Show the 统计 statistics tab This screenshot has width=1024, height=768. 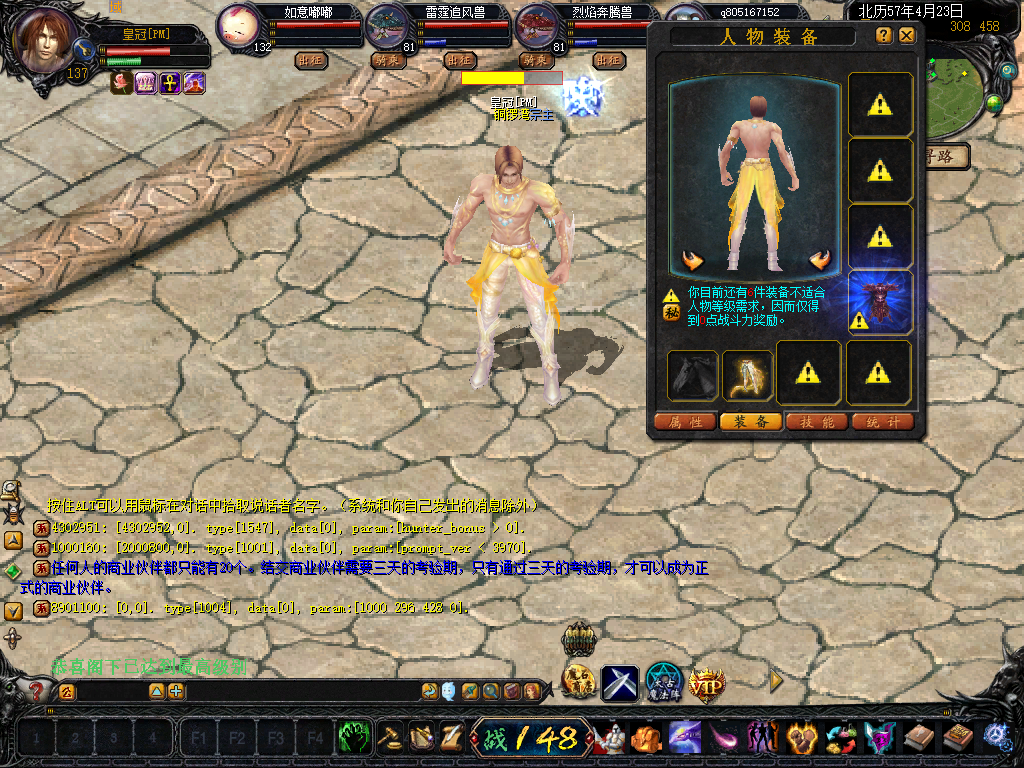pos(883,422)
